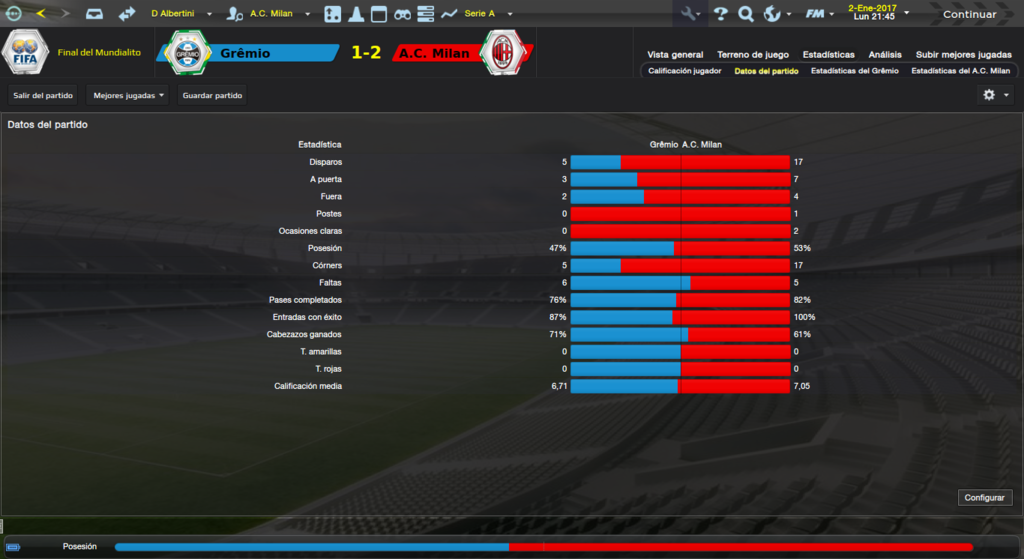Image resolution: width=1024 pixels, height=559 pixels.
Task: Open the question mark help icon
Action: tap(720, 14)
